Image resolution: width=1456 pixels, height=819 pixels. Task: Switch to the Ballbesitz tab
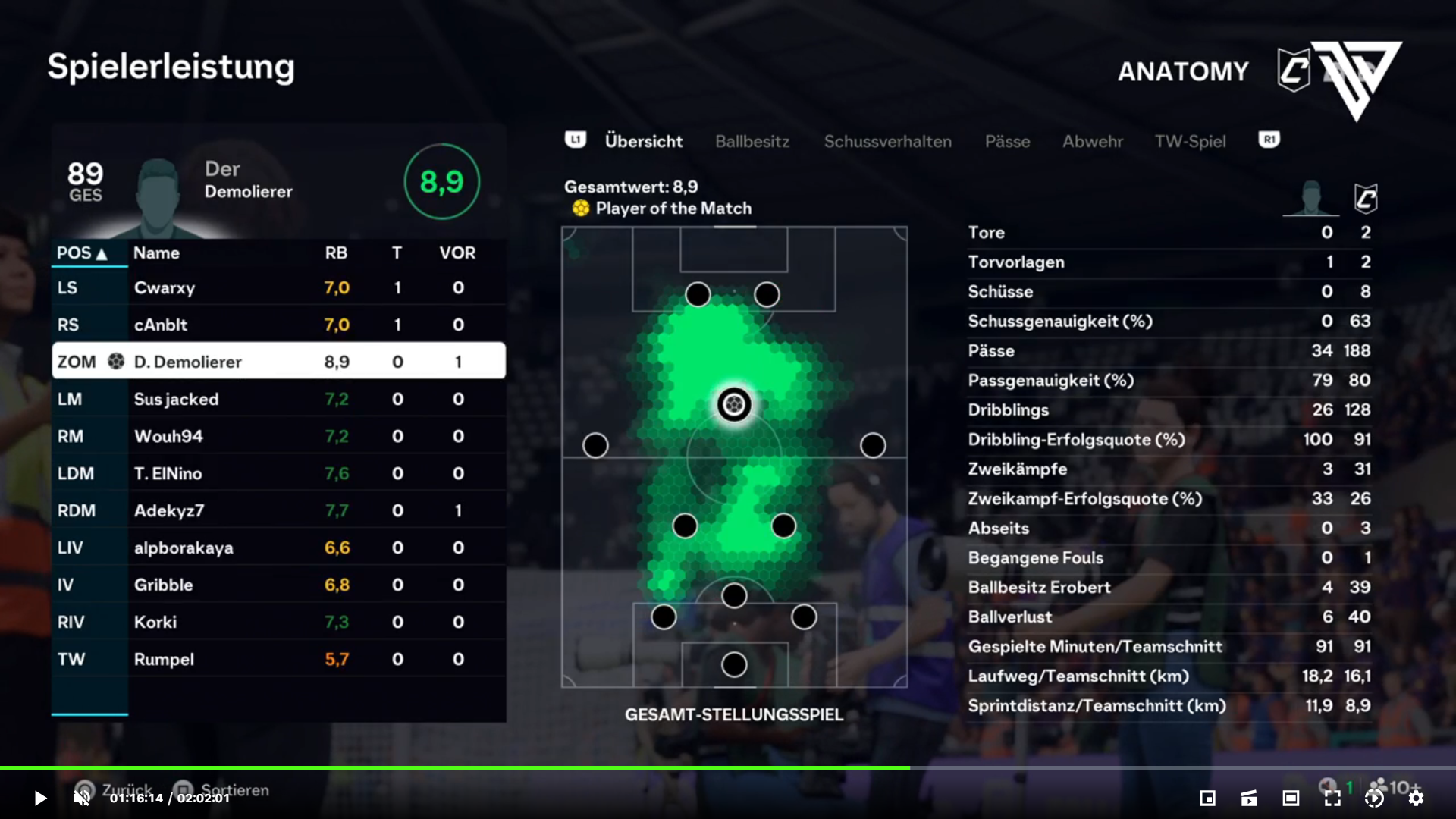coord(752,142)
